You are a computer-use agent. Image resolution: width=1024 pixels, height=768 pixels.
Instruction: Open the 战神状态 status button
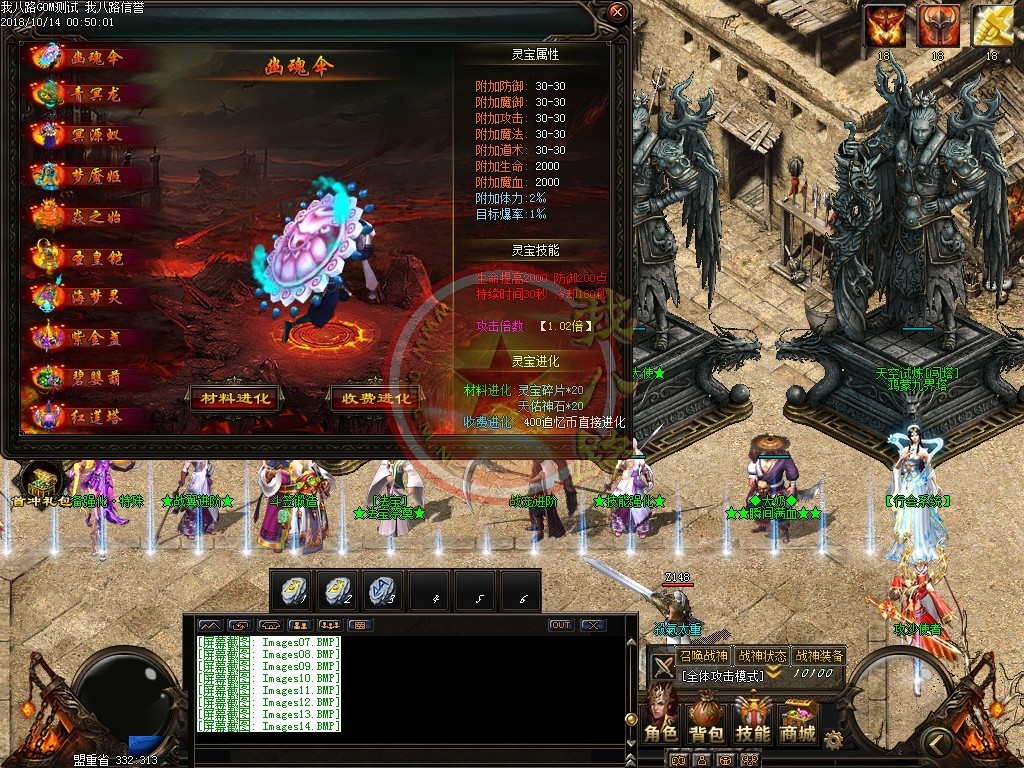click(x=761, y=656)
